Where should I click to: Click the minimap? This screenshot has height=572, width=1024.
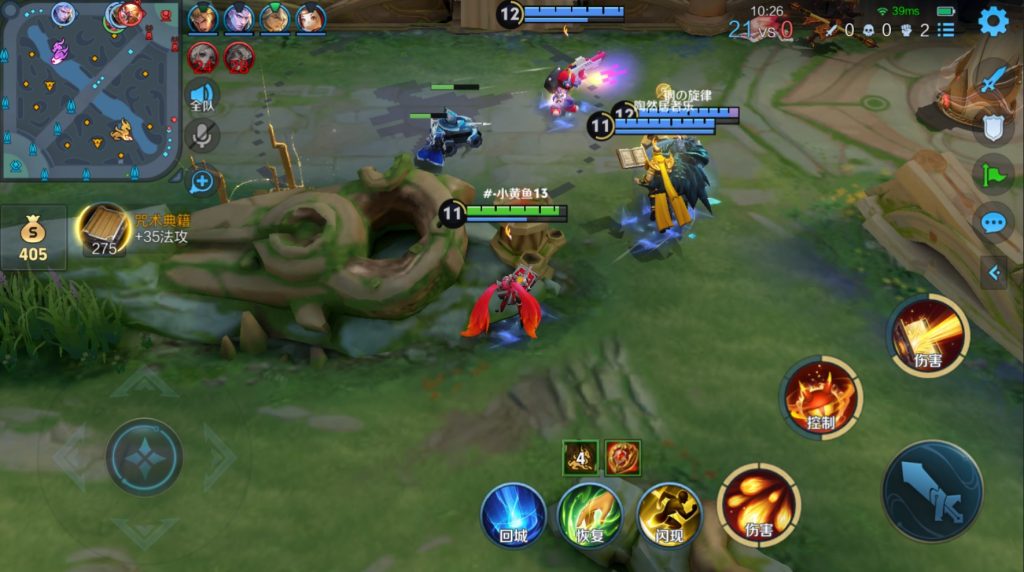click(90, 90)
